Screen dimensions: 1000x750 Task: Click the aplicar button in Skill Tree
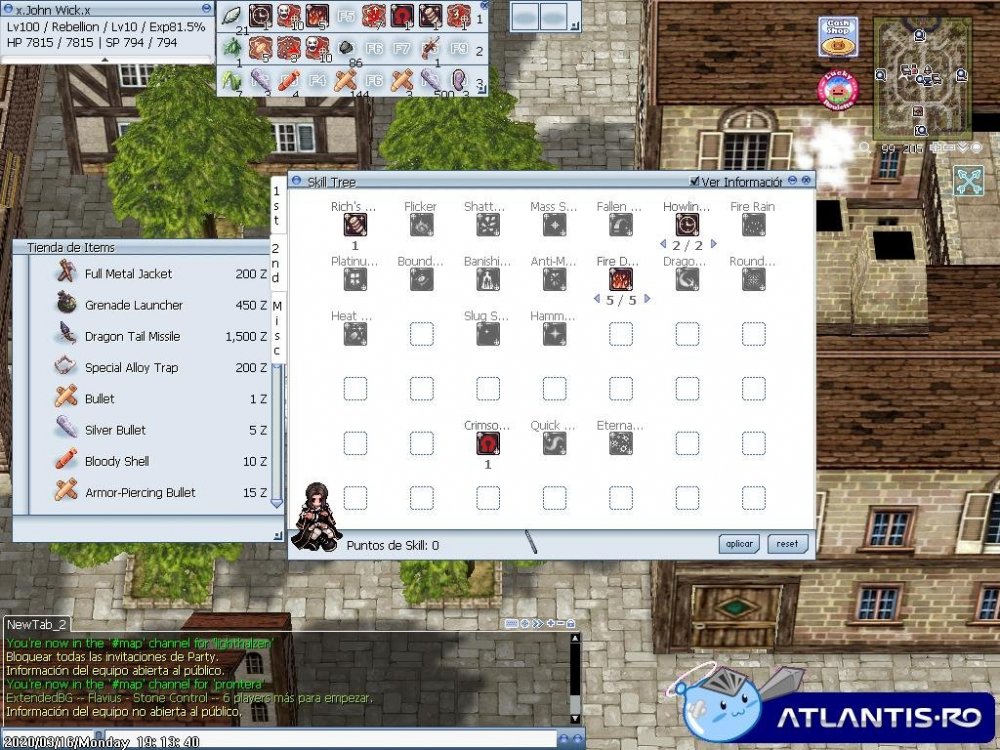(739, 544)
